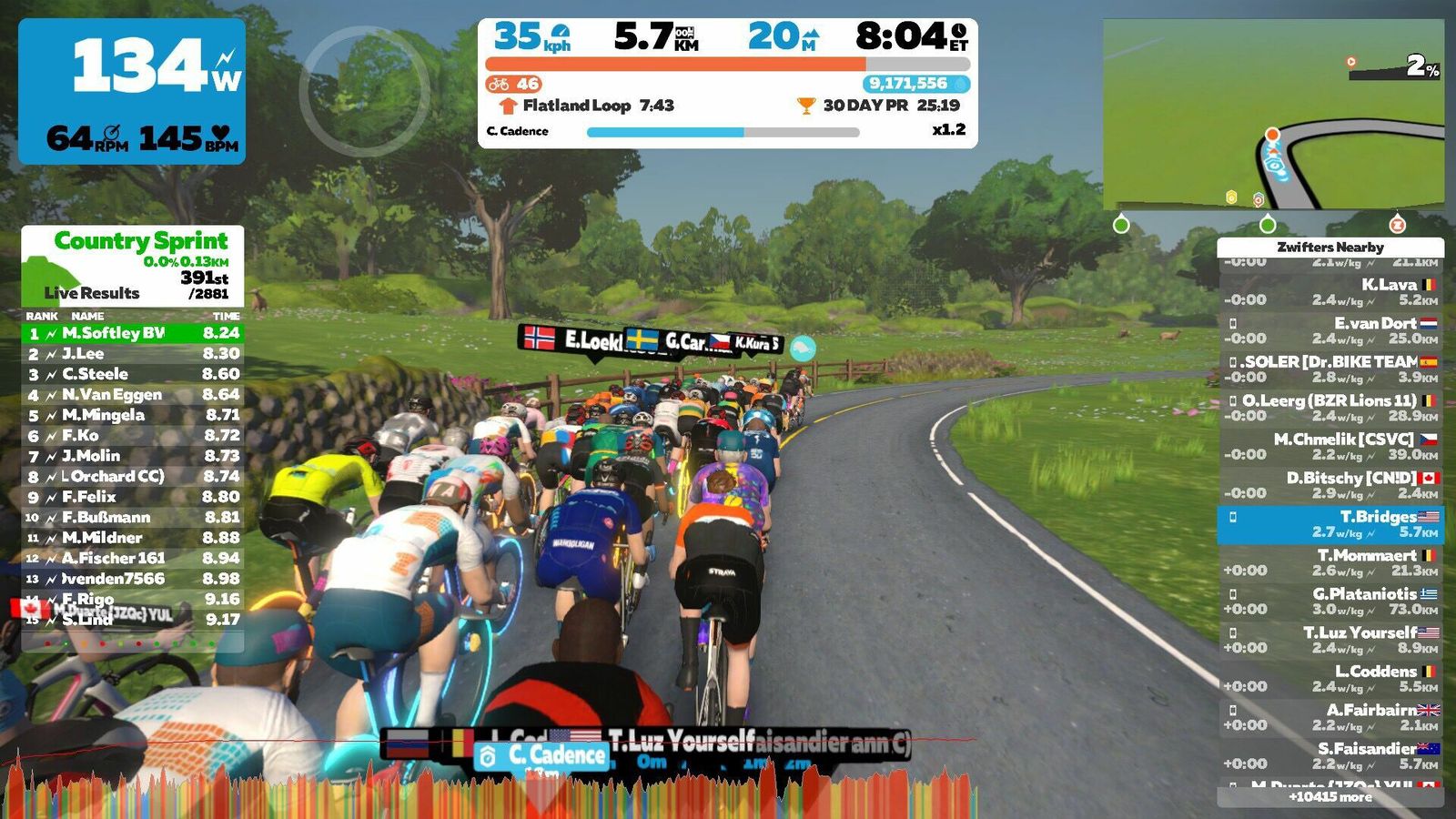Click M.Chmelik [CSVC] in nearby list
1456x819 pixels.
(x=1330, y=446)
